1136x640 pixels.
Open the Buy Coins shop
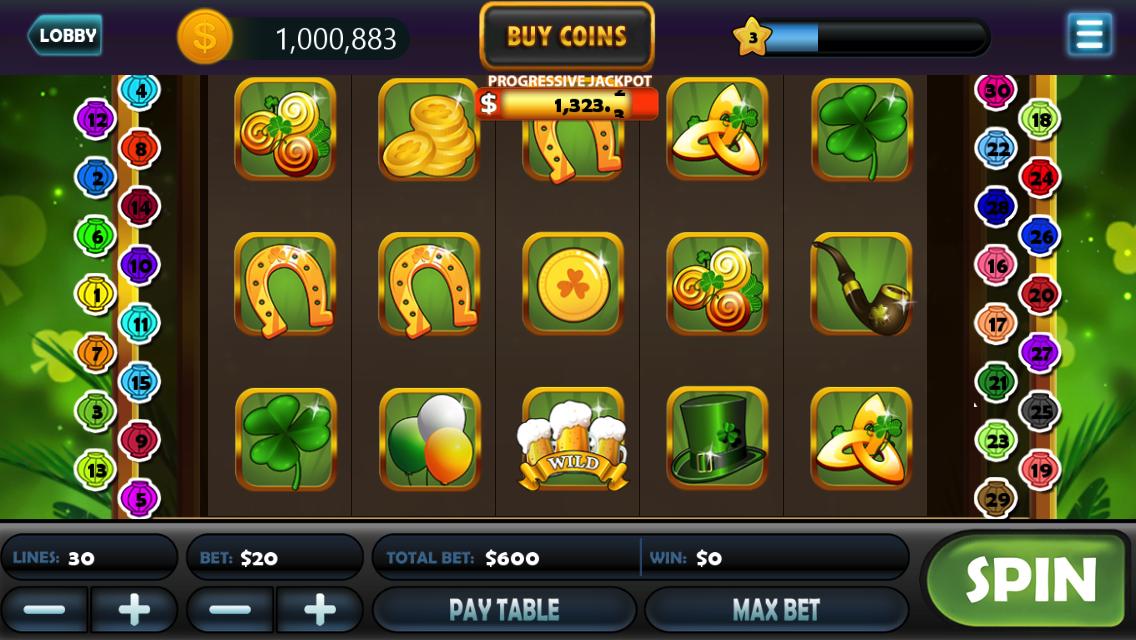[567, 37]
